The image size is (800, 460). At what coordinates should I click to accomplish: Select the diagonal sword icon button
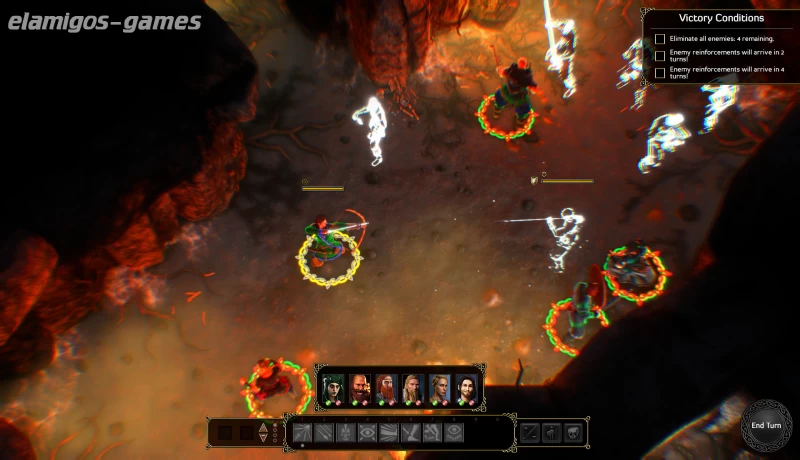(529, 432)
